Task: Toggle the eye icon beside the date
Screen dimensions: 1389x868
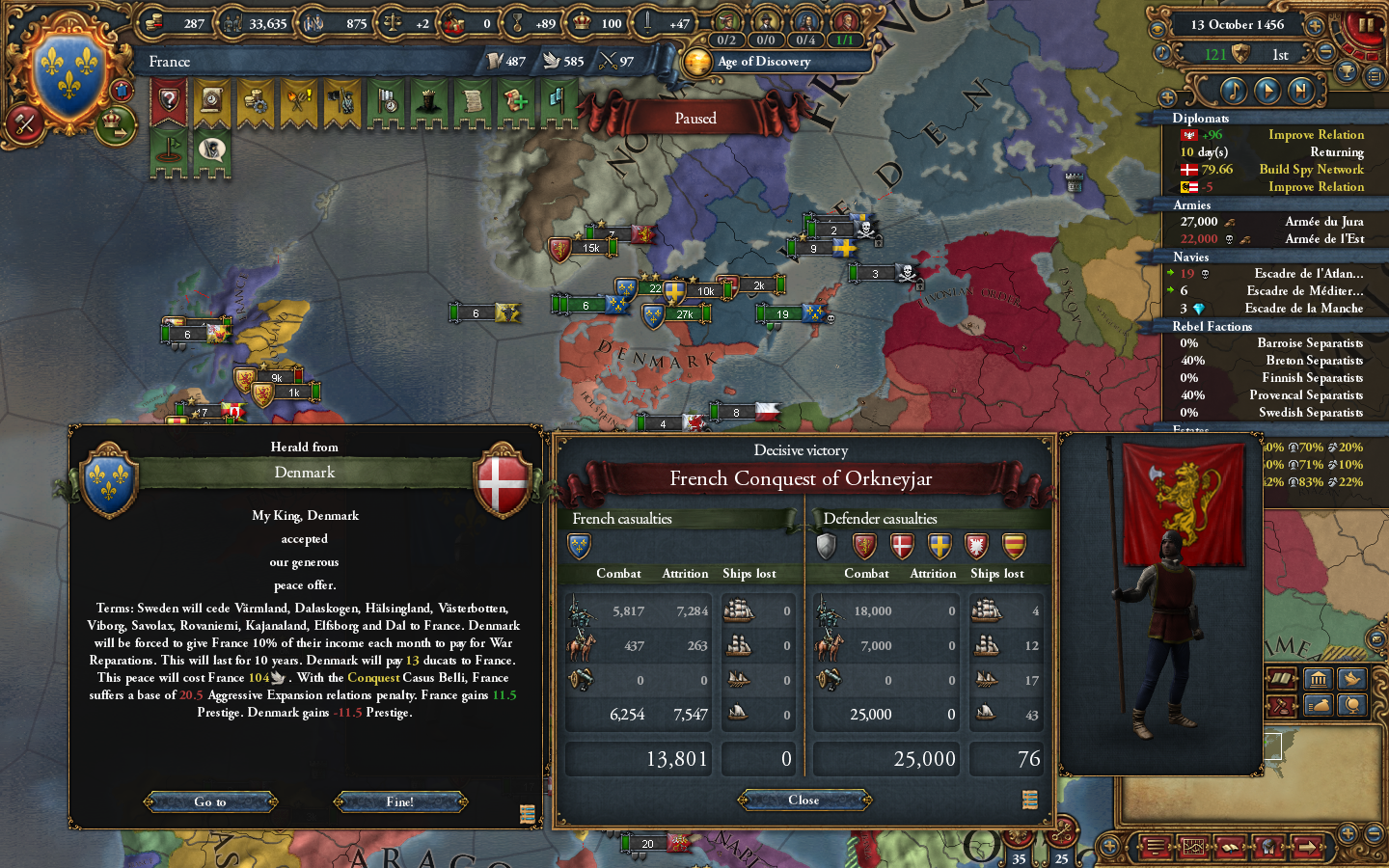Action: 1159,27
